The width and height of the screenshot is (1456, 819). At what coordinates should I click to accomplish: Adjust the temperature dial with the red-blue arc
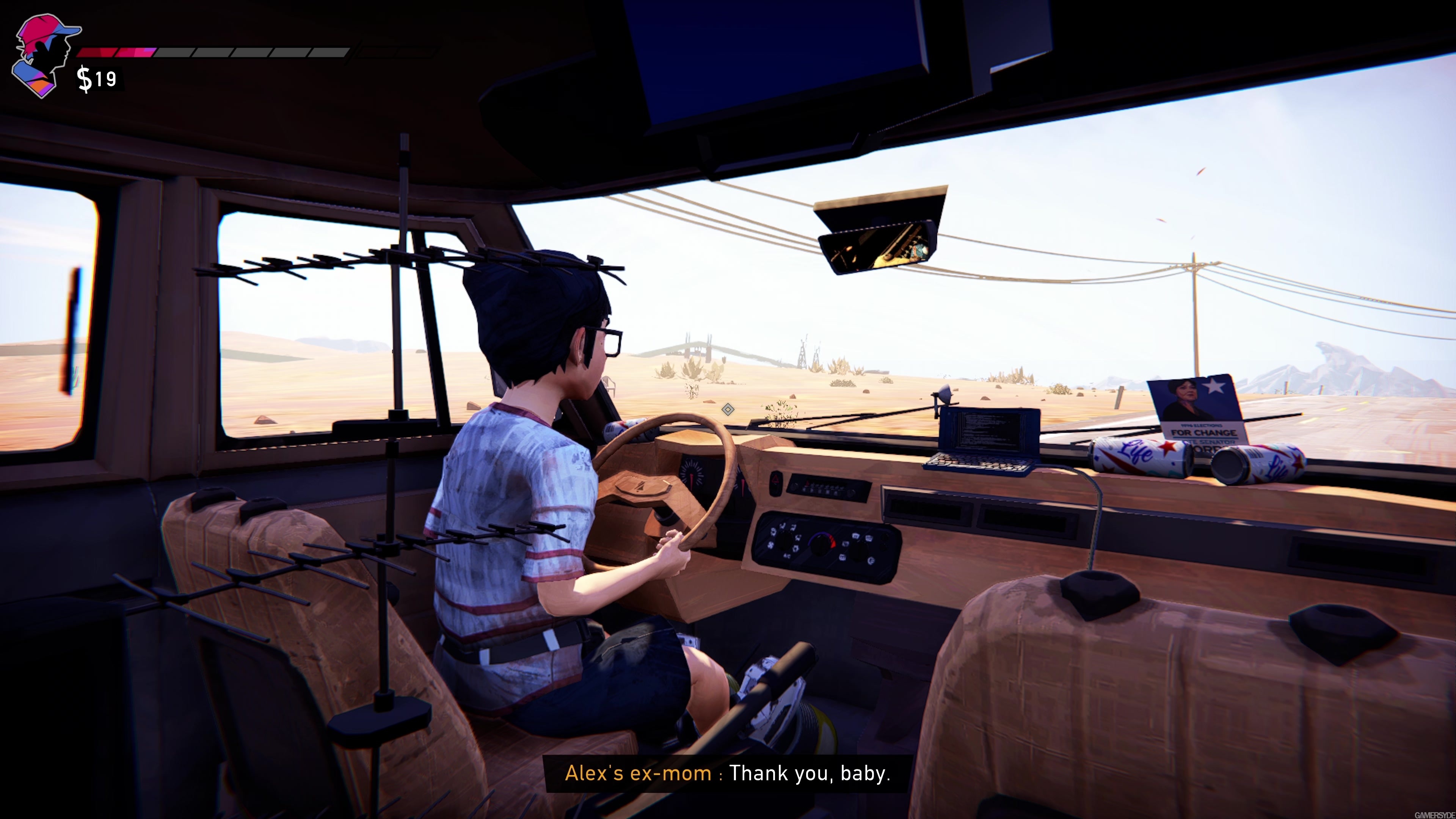822,544
